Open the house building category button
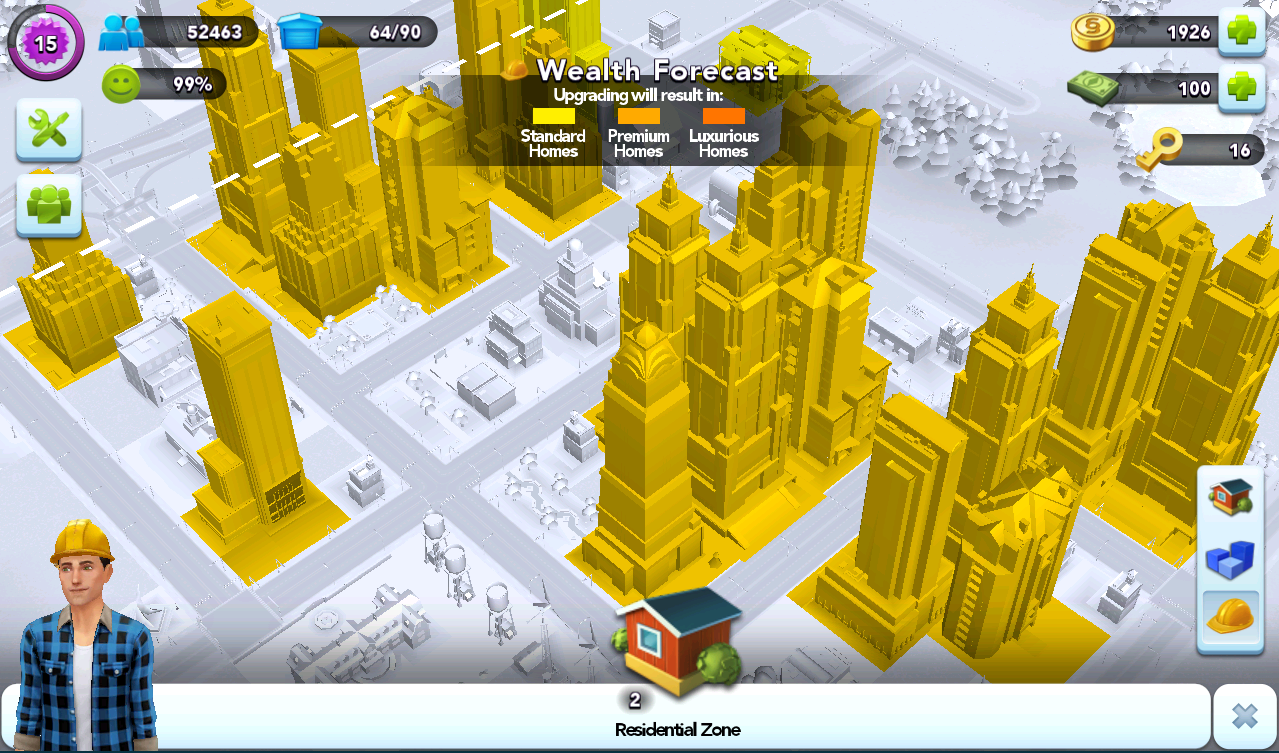The image size is (1279, 753). (1230, 497)
